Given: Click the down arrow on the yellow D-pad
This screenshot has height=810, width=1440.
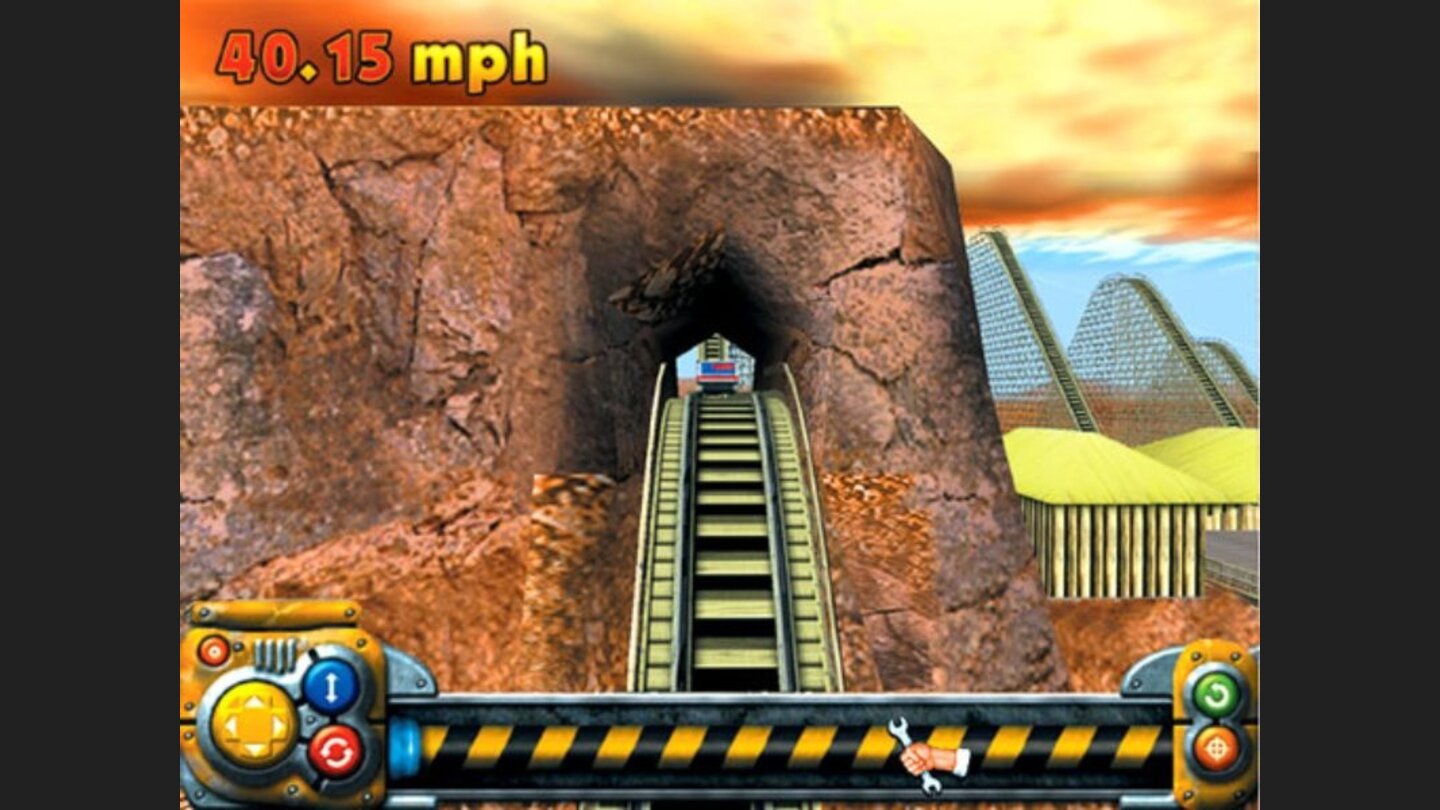Looking at the screenshot, I should tap(255, 750).
